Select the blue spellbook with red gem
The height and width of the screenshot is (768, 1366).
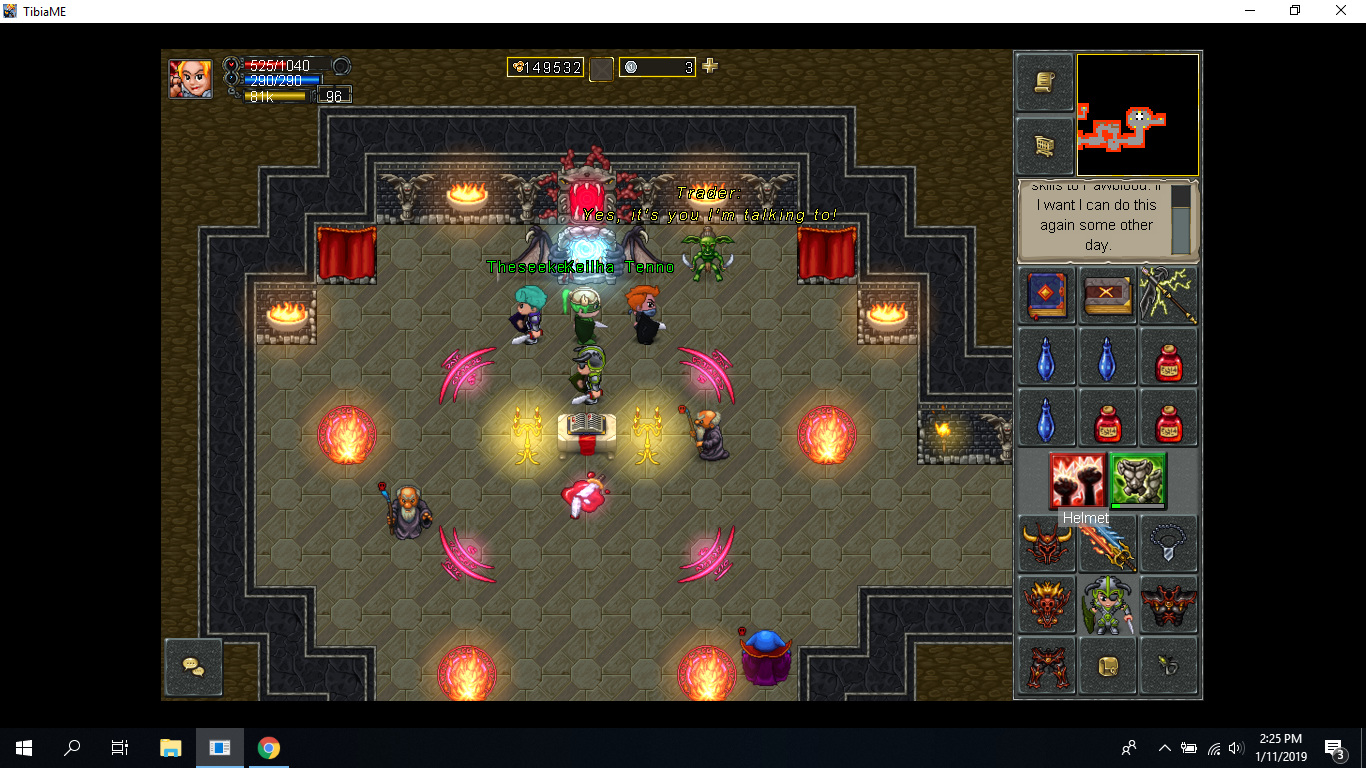[1047, 295]
